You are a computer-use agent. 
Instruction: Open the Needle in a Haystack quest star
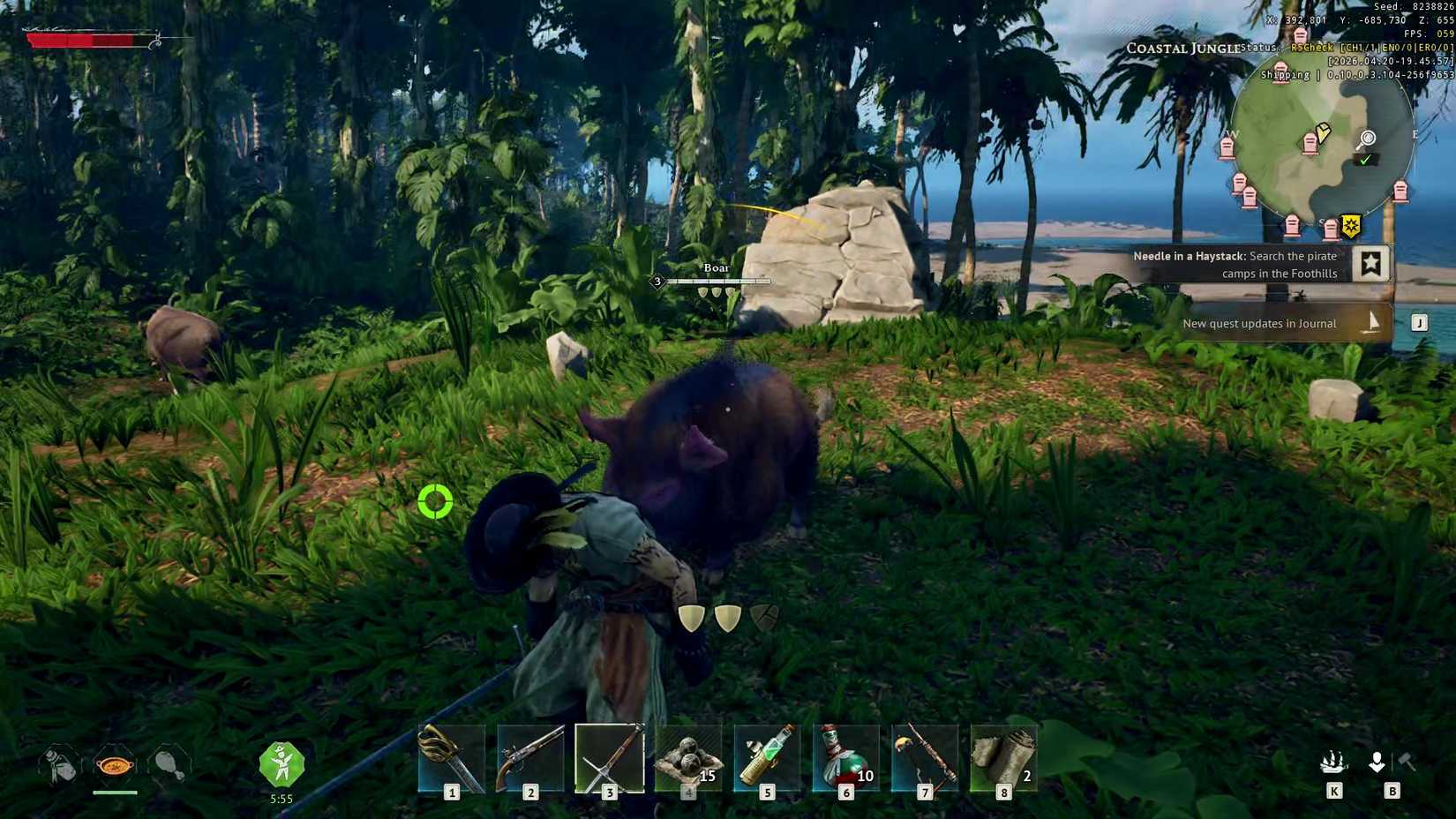click(1370, 262)
